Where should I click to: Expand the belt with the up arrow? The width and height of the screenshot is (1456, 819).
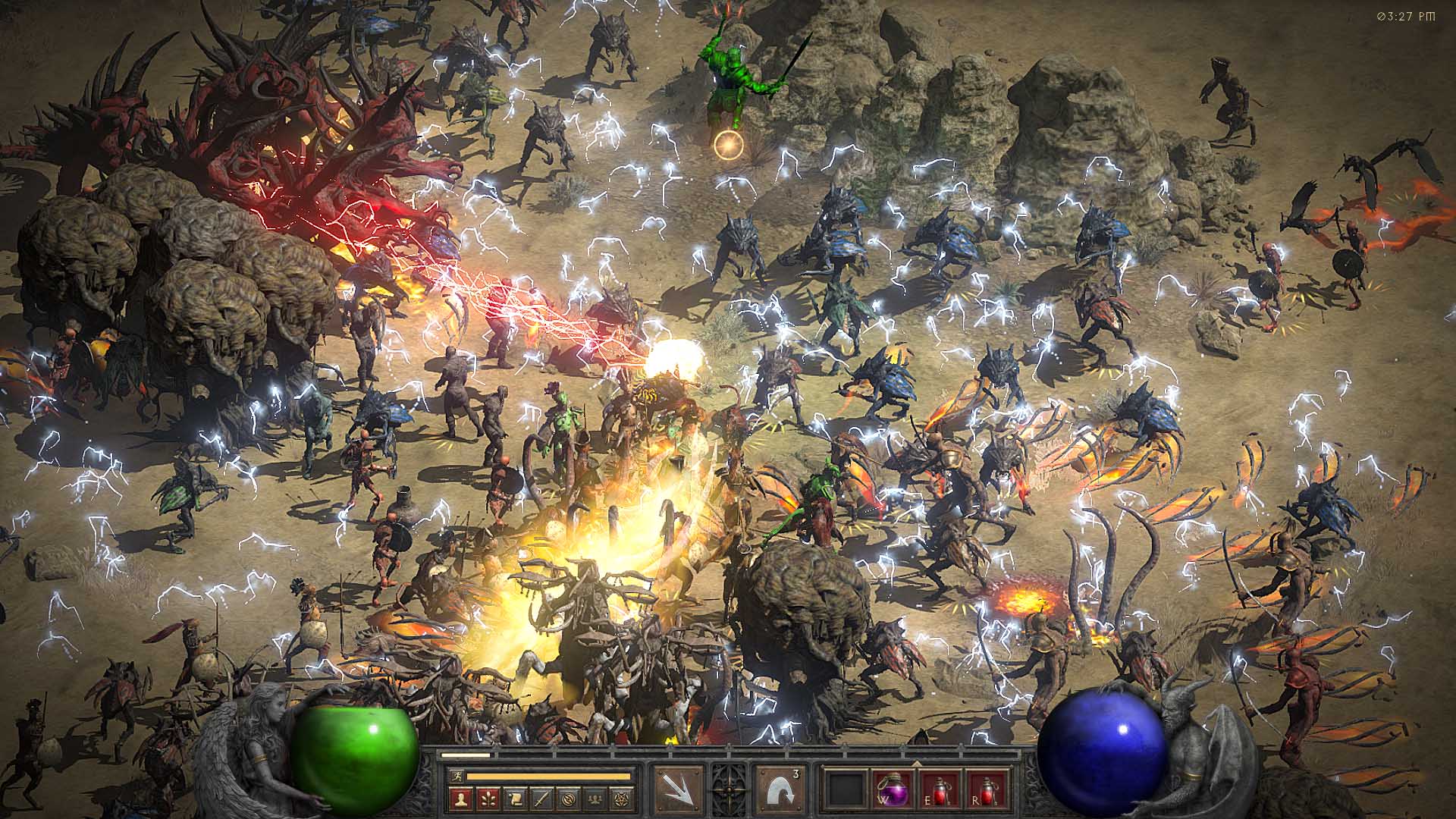pos(918,763)
